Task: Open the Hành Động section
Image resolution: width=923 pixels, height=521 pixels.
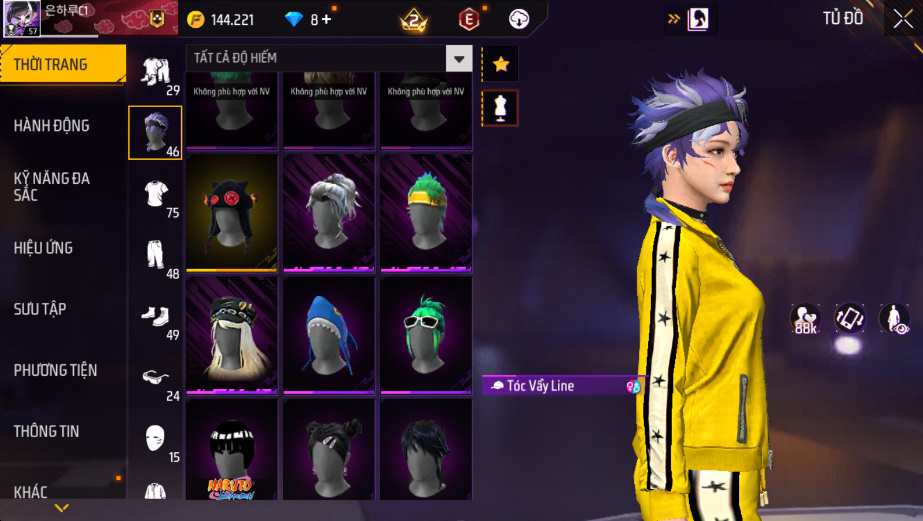Action: pyautogui.click(x=52, y=126)
